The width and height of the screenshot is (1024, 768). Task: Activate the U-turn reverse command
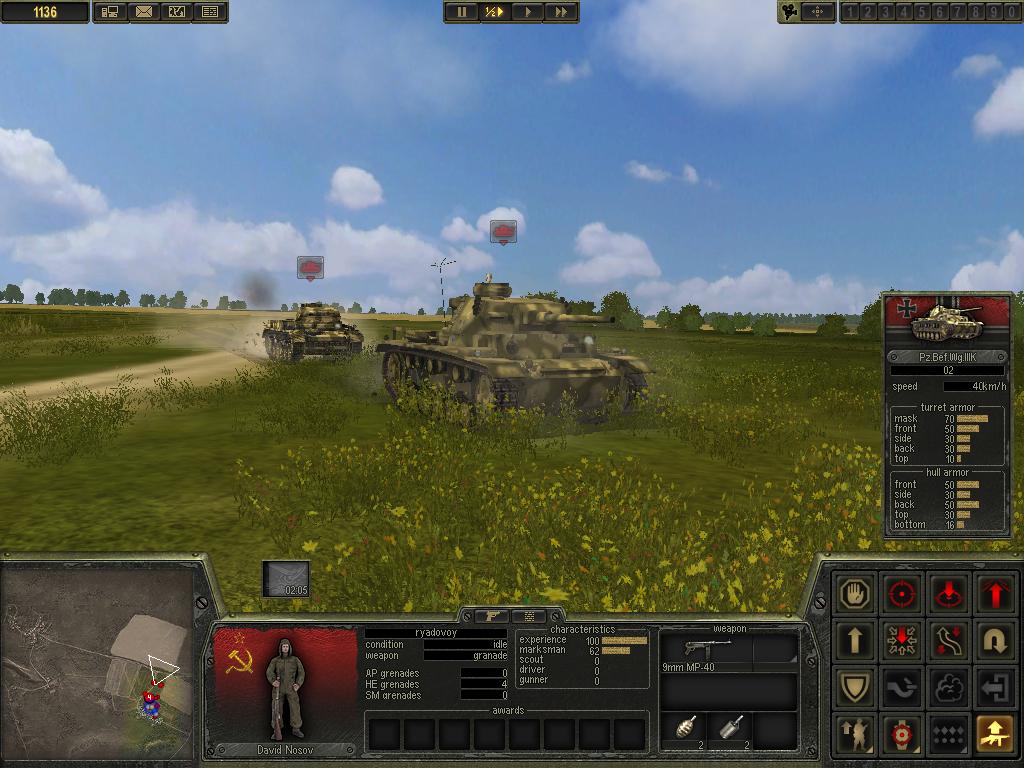[995, 640]
